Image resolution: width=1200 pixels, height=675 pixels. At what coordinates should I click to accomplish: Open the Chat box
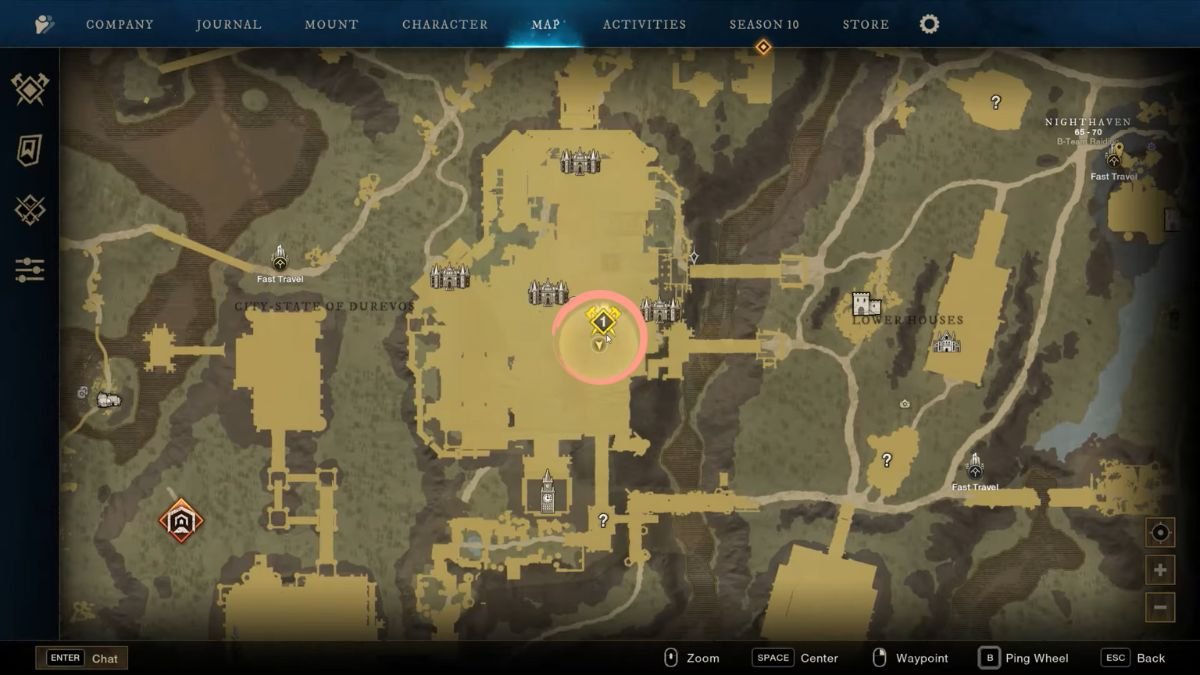tap(82, 658)
